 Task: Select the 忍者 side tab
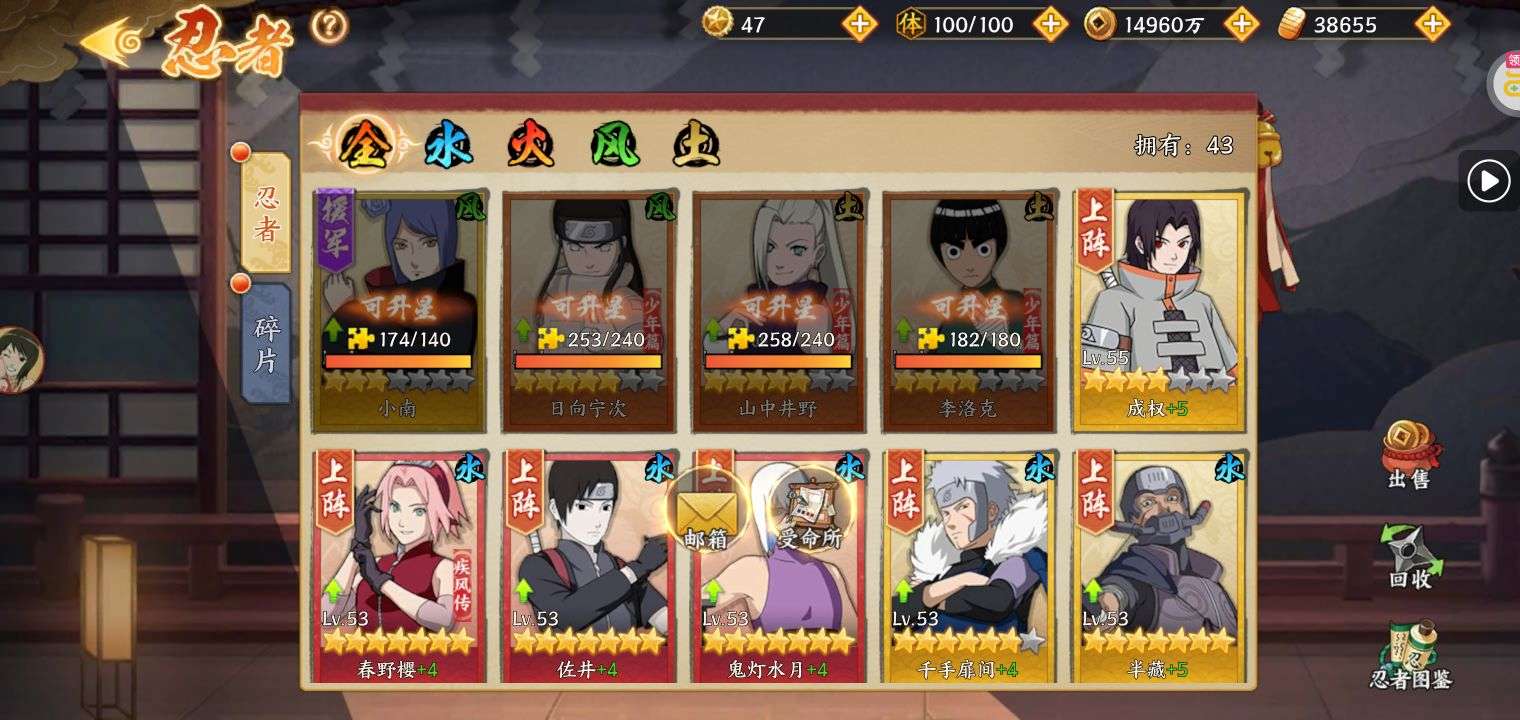click(x=266, y=212)
